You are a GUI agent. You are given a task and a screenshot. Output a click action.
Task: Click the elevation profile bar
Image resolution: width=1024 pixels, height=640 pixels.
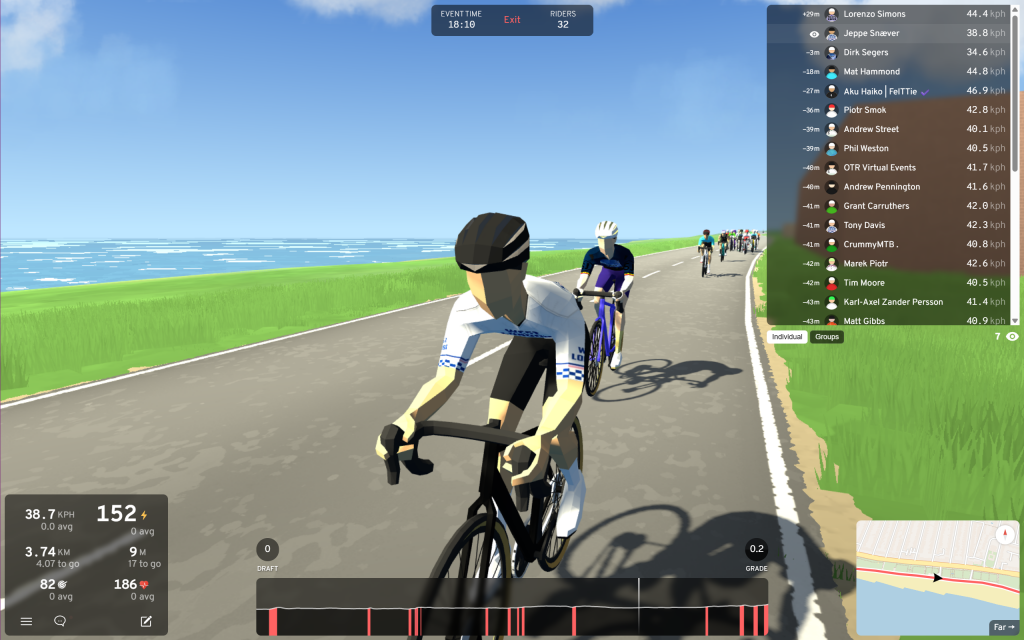tap(512, 607)
